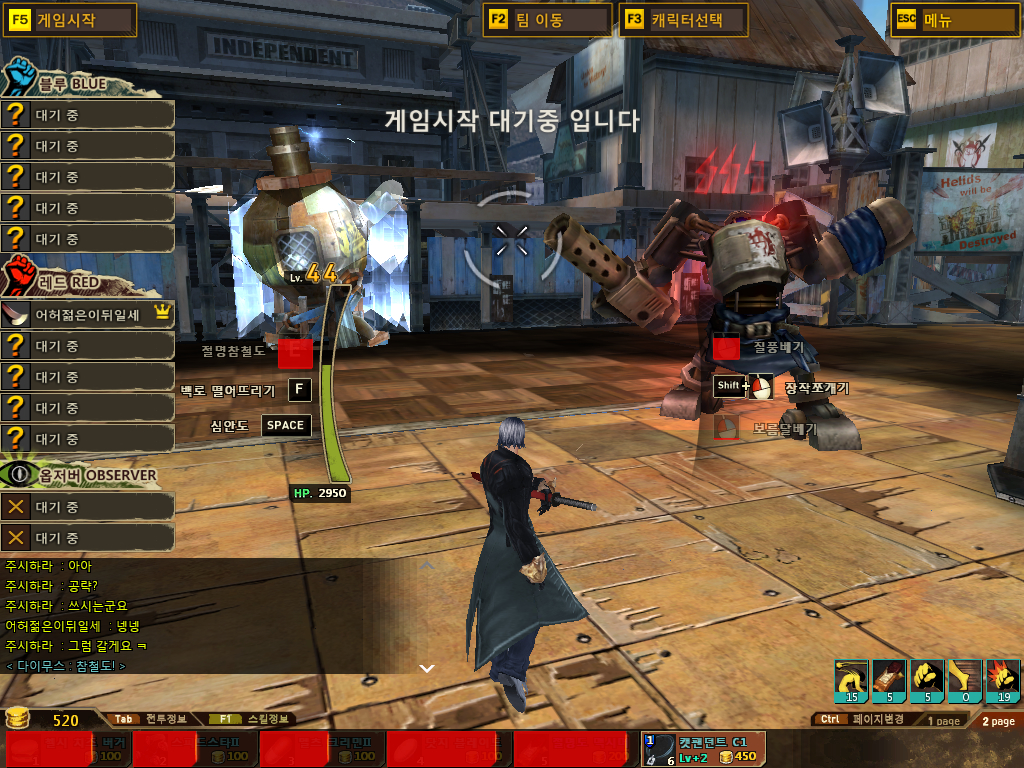Open the 캐릭터선택 character select
Image resolution: width=1024 pixels, height=768 pixels.
pos(684,20)
